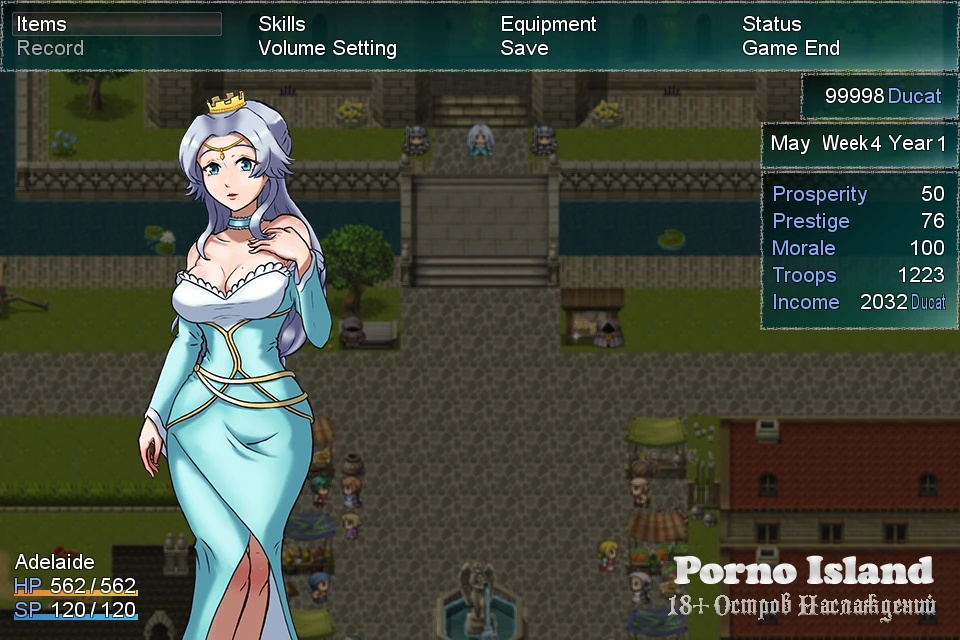Select Save from the menu
This screenshot has height=640, width=960.
pos(524,48)
